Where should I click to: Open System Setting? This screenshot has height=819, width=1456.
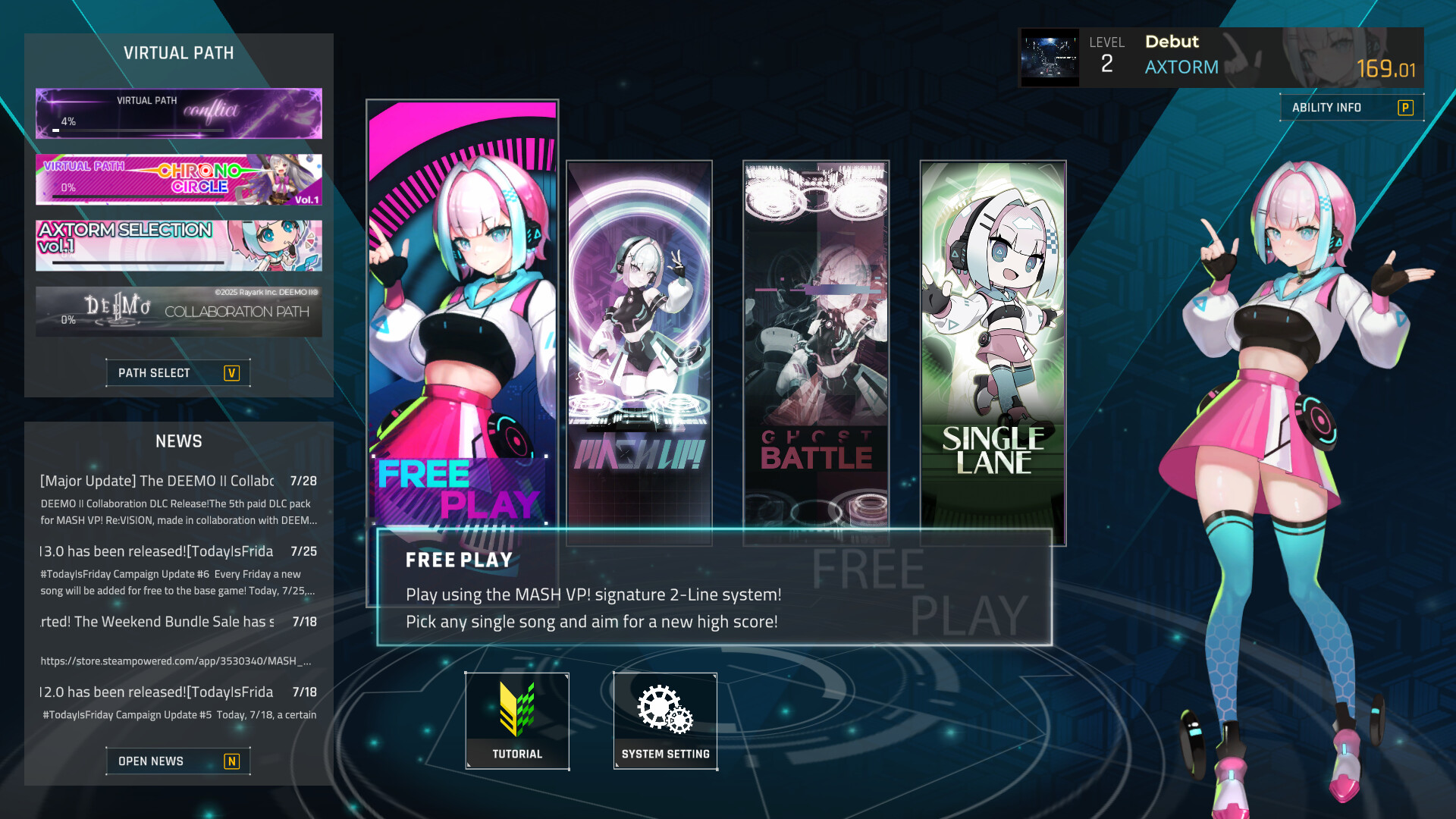click(665, 720)
